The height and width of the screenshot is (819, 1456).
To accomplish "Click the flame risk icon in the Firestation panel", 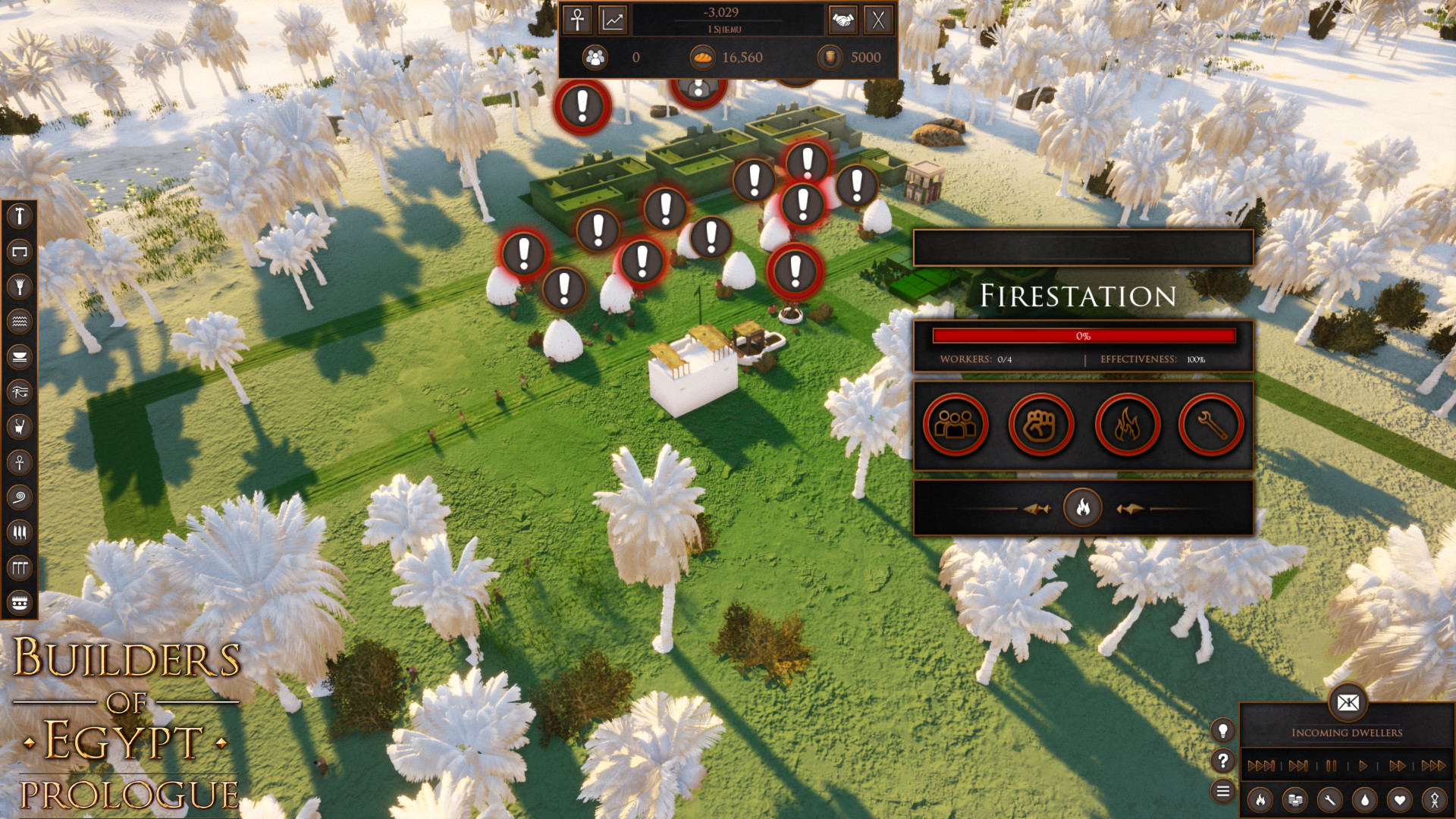I will coord(1128,425).
